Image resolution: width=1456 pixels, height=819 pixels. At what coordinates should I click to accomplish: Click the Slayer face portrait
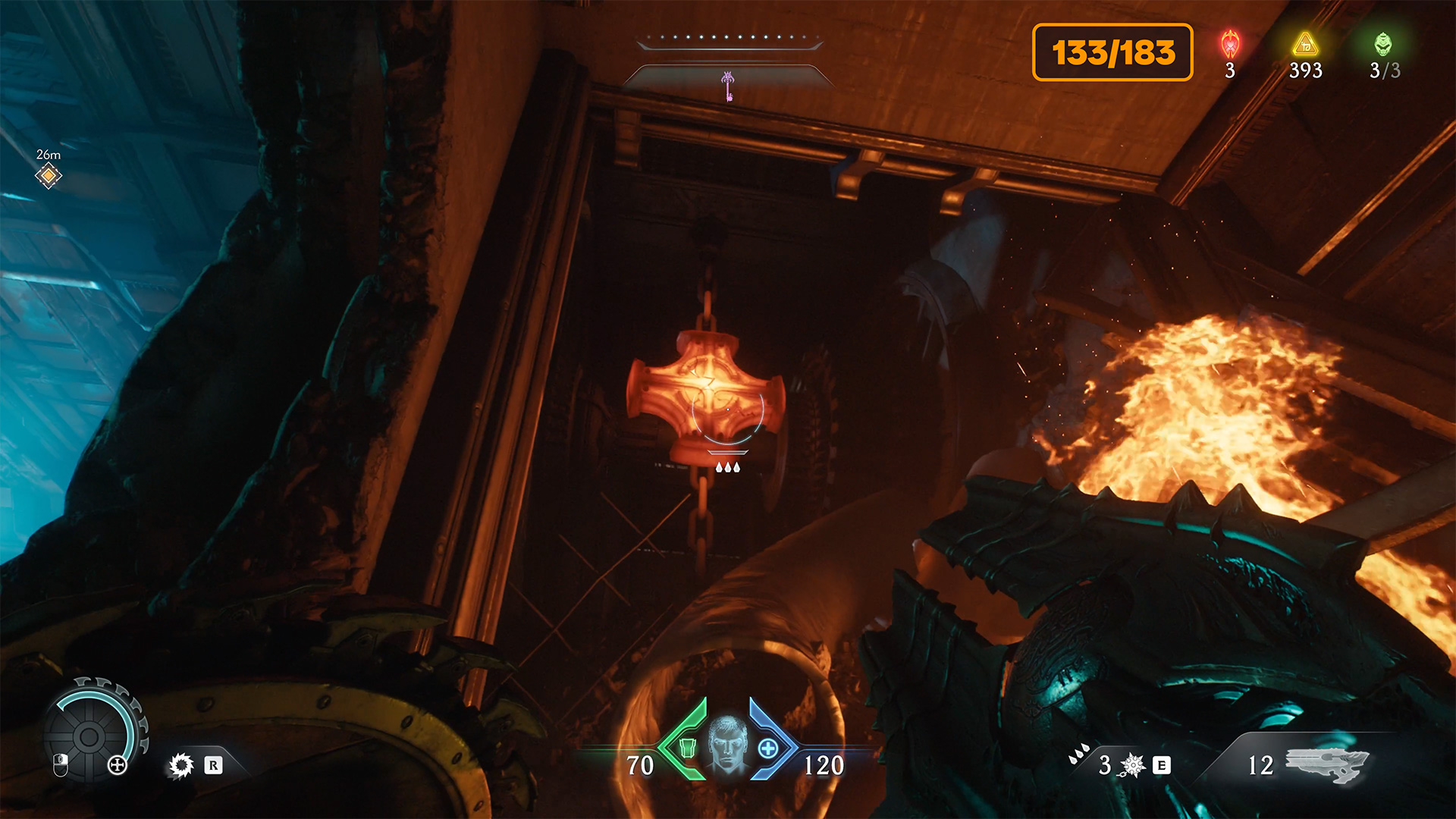click(x=727, y=746)
